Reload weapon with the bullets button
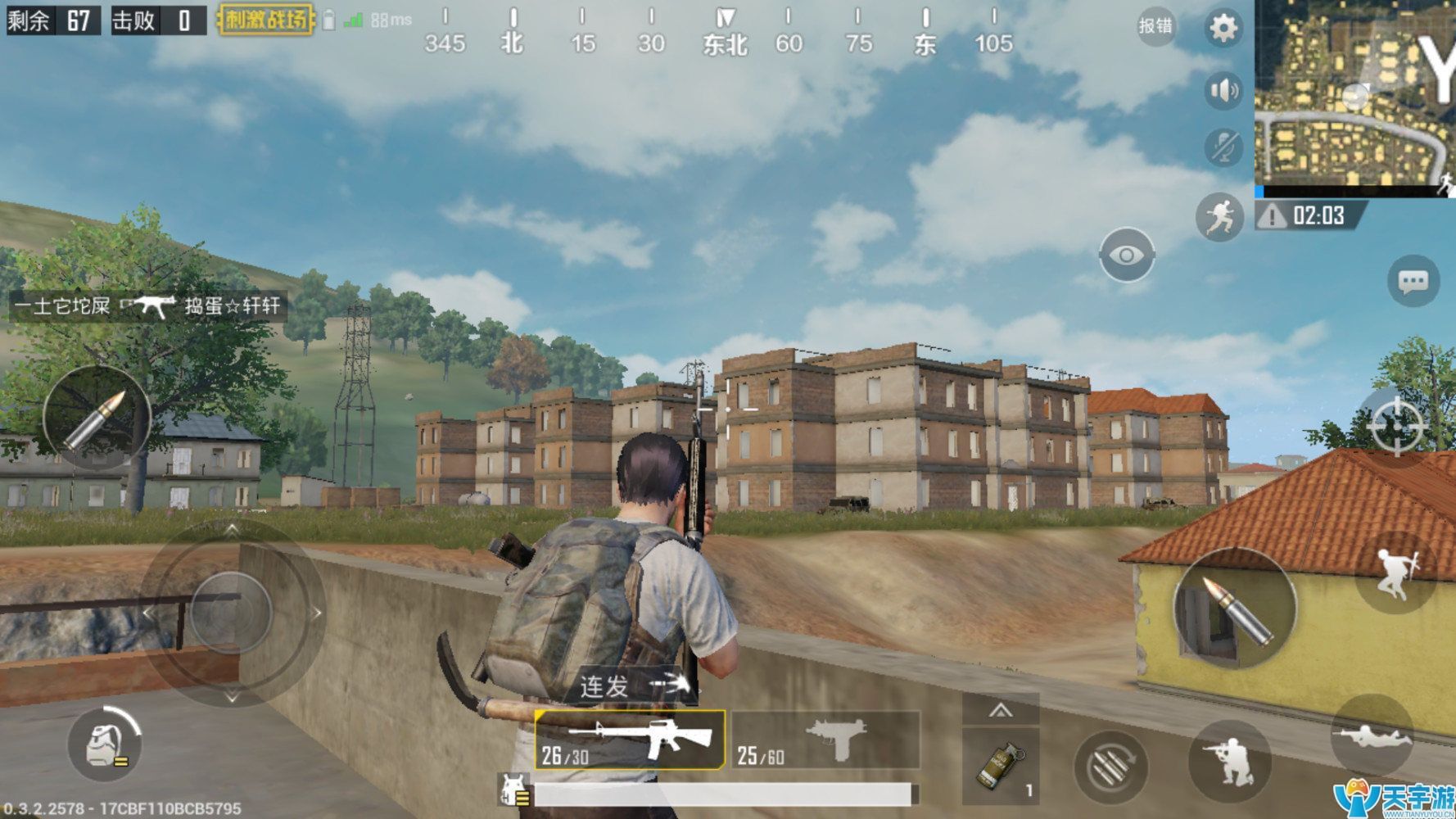This screenshot has width=1456, height=819. pos(1110,767)
